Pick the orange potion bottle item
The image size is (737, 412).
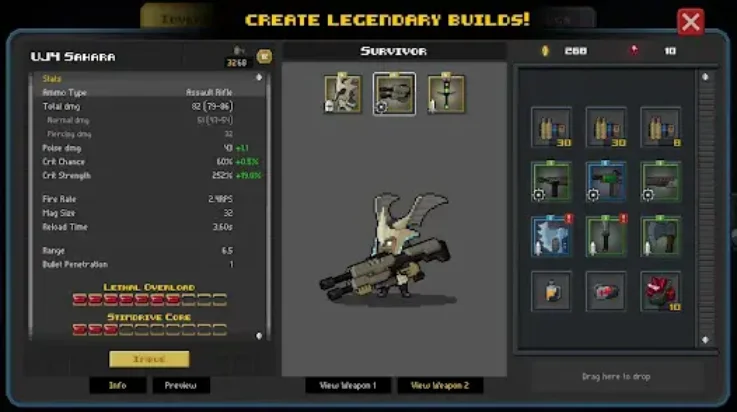(551, 291)
